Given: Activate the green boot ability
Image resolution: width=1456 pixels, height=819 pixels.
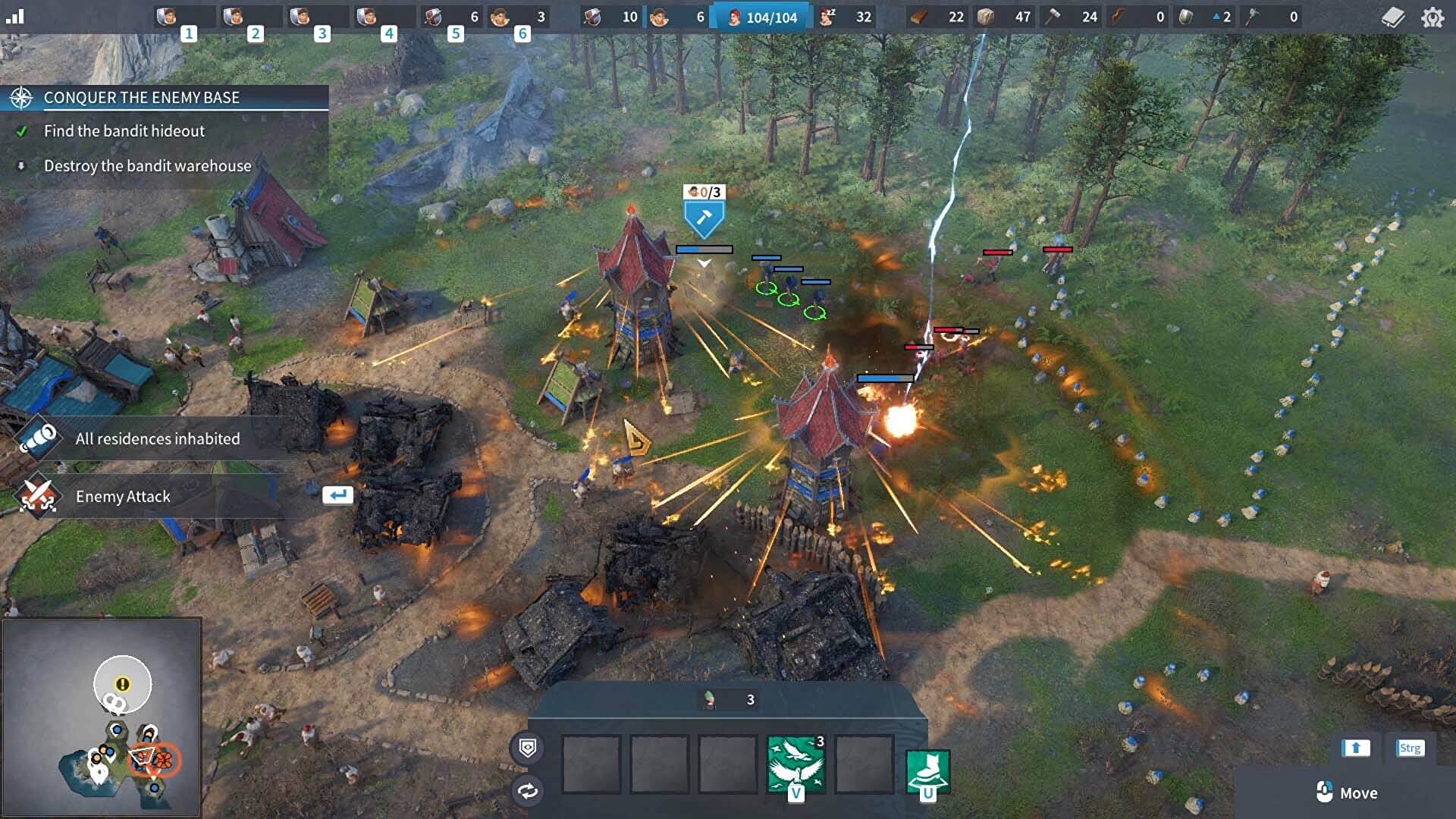Looking at the screenshot, I should (927, 770).
